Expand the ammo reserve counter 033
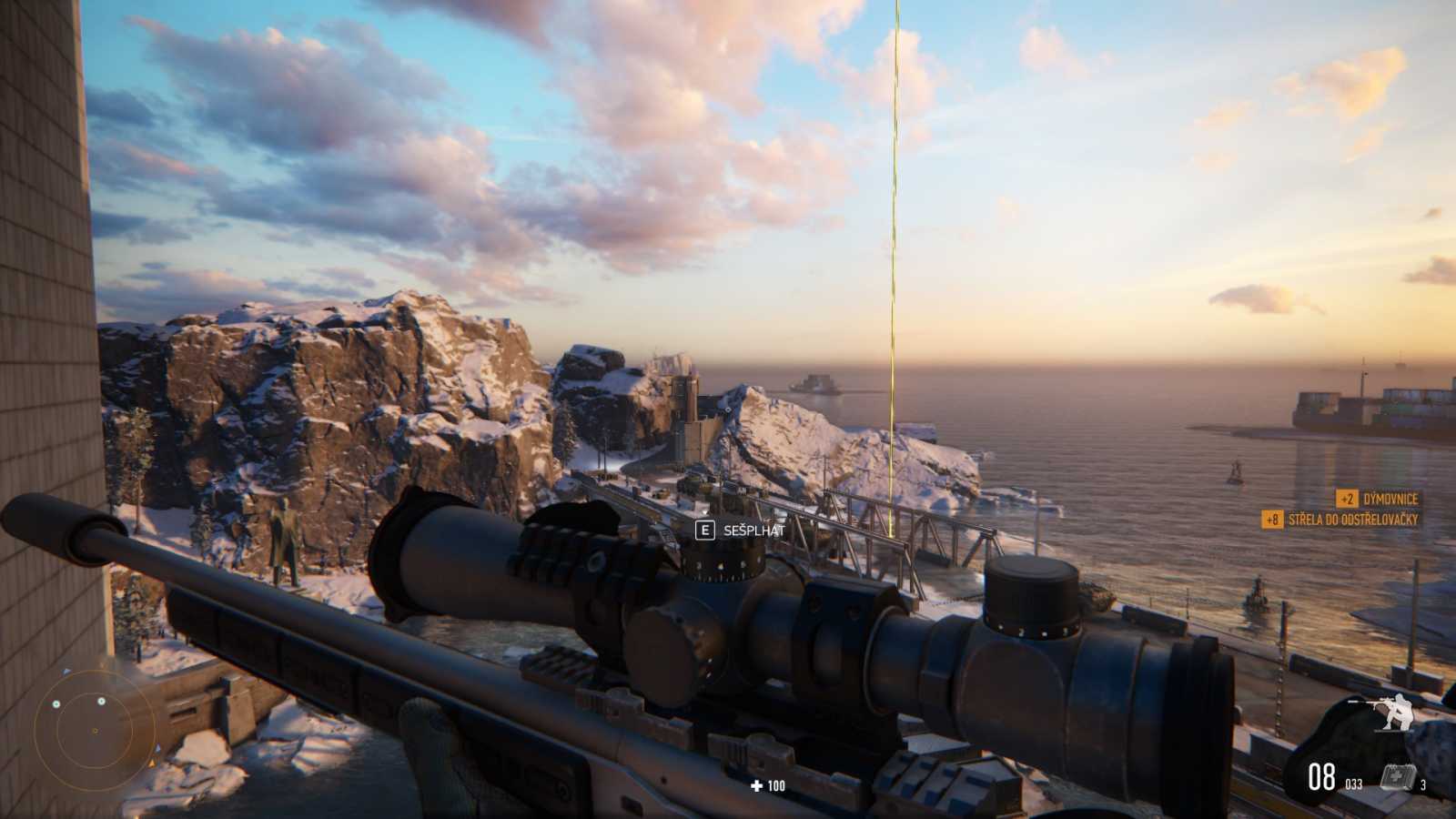Viewport: 1456px width, 819px height. coord(1353,784)
